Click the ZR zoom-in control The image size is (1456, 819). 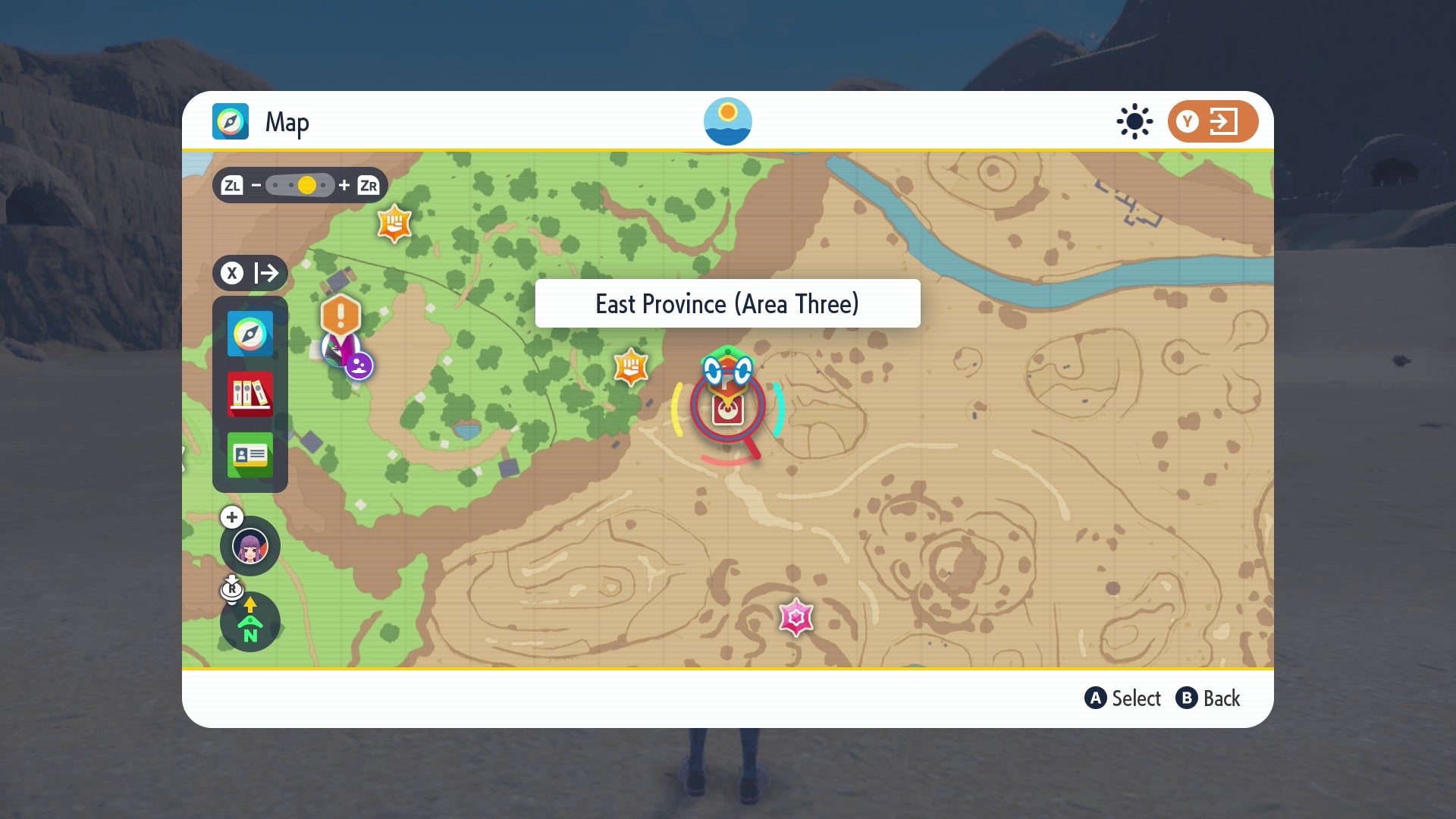point(369,184)
